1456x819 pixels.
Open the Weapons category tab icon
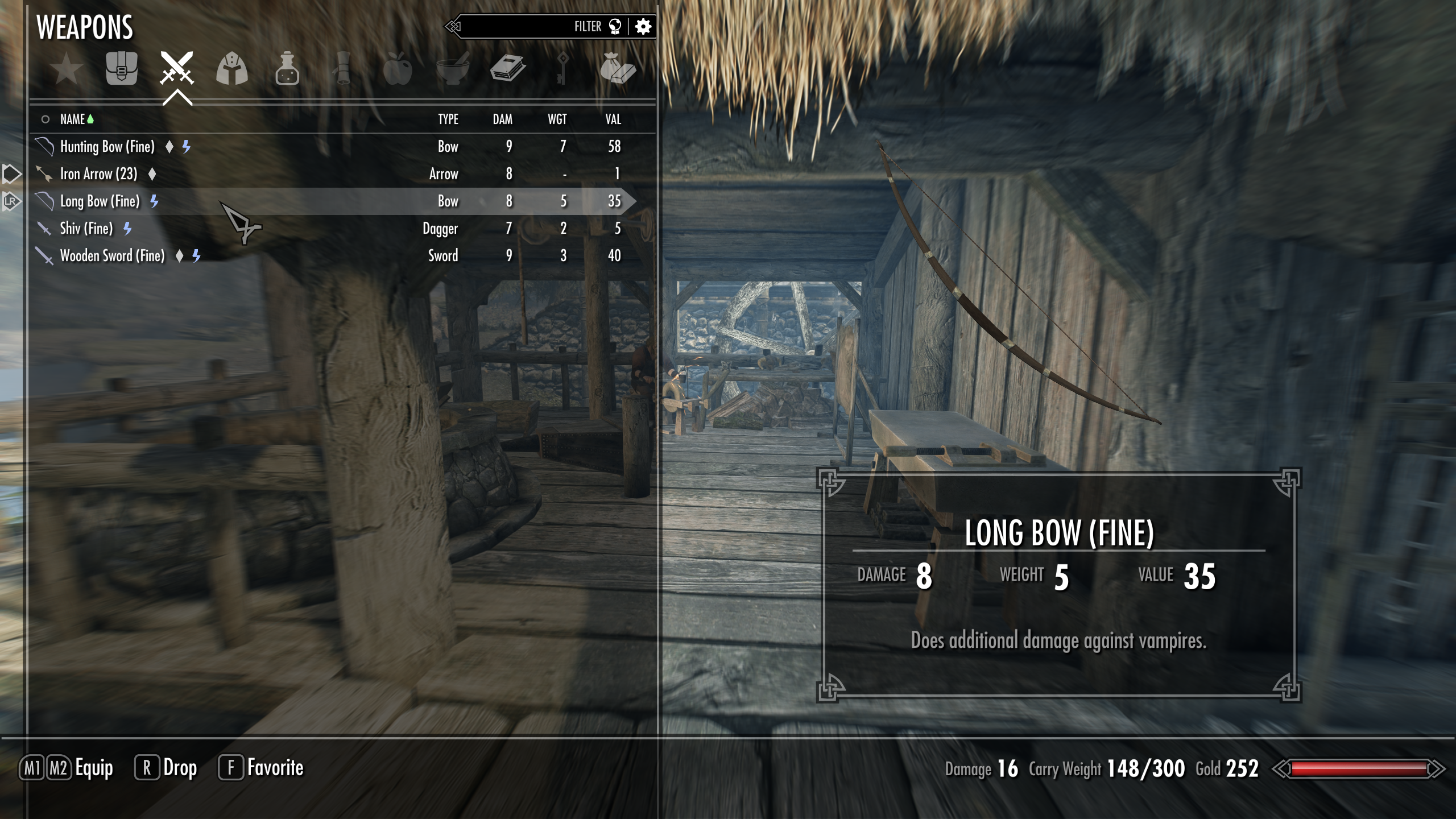click(x=177, y=69)
